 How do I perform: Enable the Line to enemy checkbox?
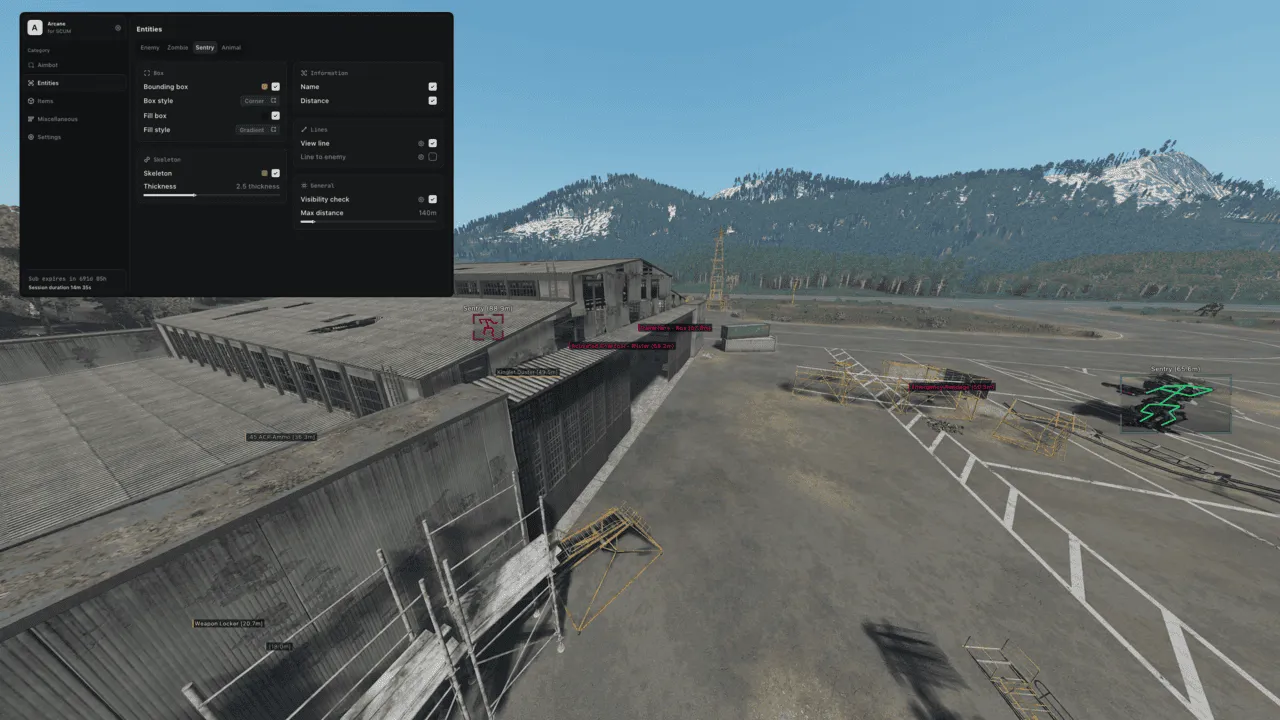[x=432, y=156]
